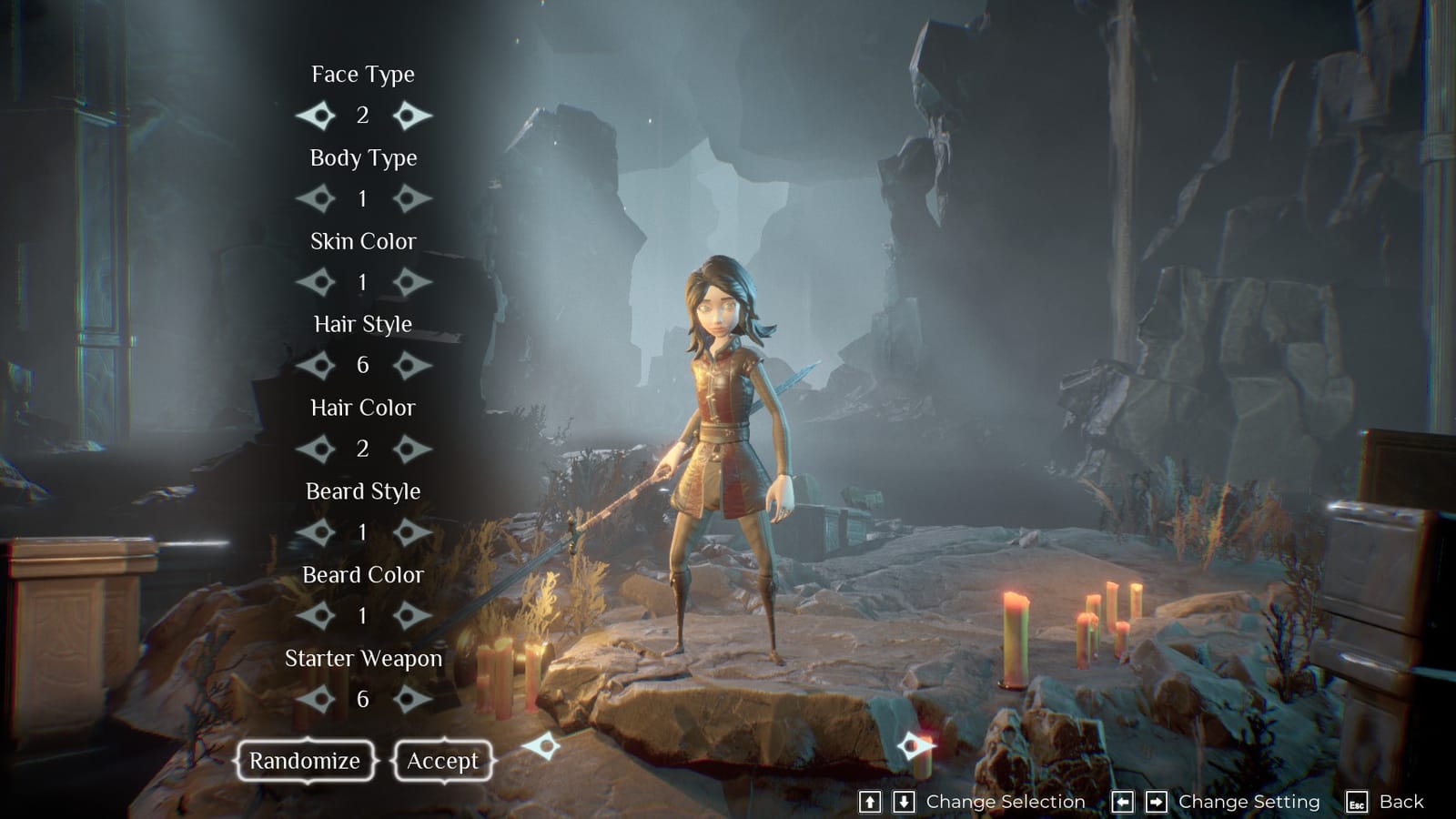
Task: Cycle back the Starter Weapon
Action: (x=316, y=699)
